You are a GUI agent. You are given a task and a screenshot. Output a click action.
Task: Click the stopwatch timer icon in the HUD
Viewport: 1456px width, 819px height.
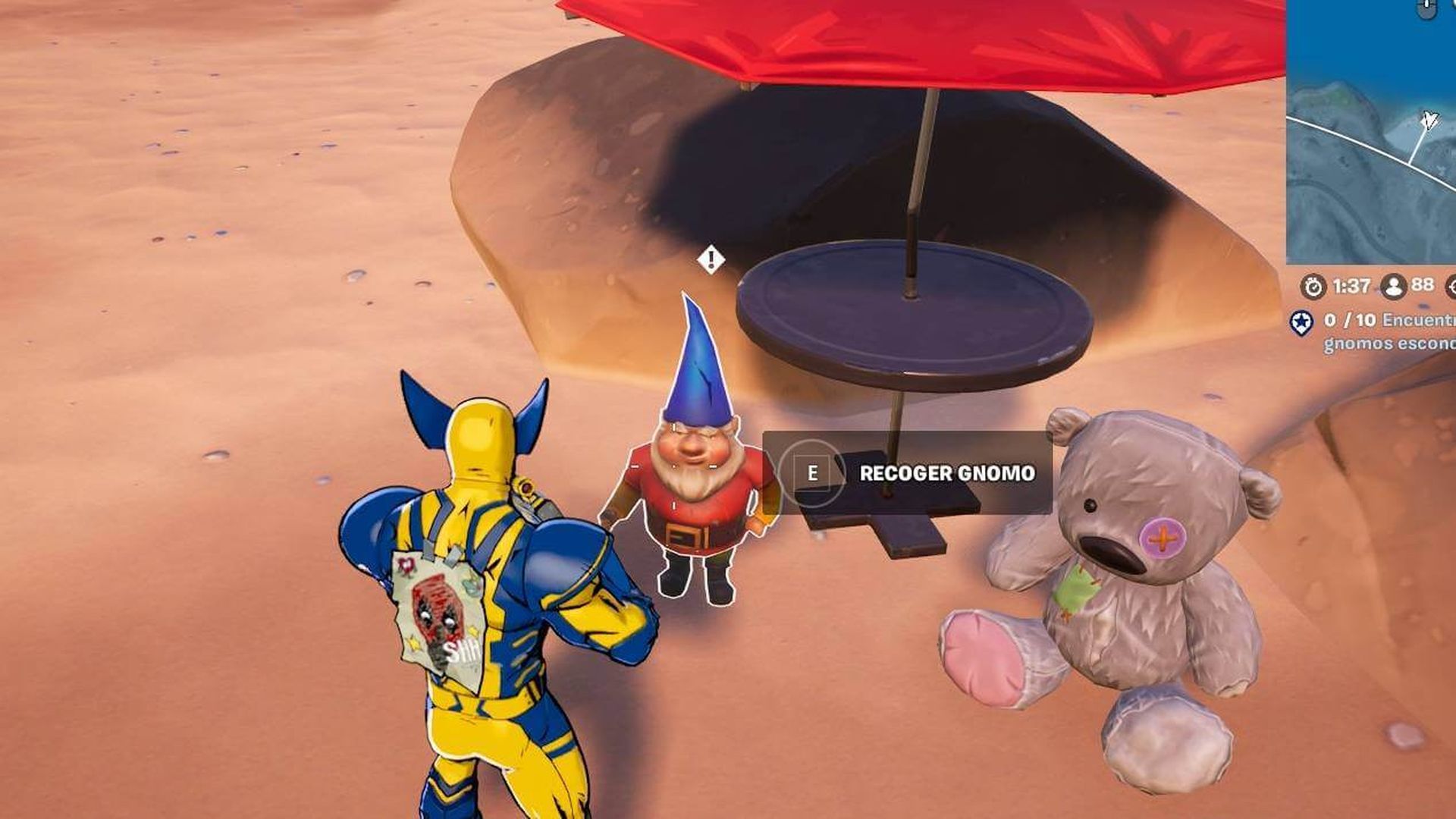tap(1315, 287)
